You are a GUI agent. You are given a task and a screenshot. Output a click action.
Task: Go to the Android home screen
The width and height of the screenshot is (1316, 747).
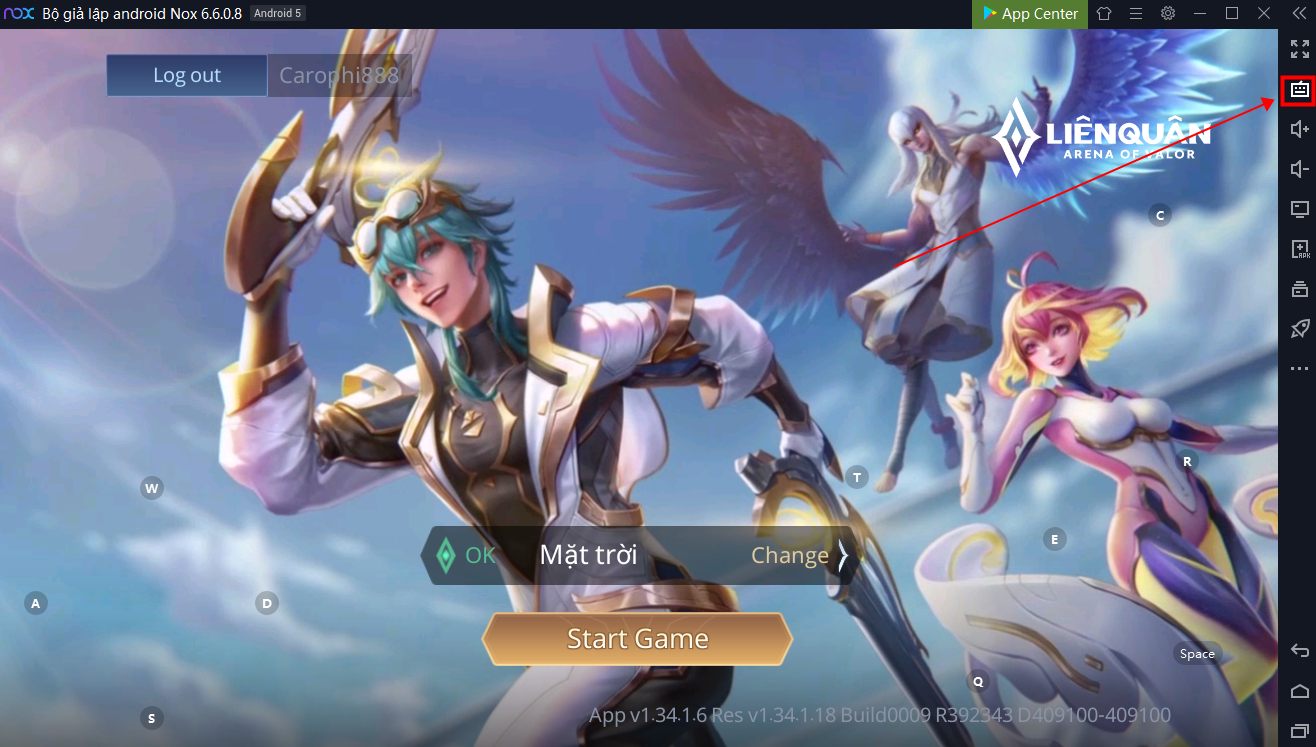coord(1299,691)
